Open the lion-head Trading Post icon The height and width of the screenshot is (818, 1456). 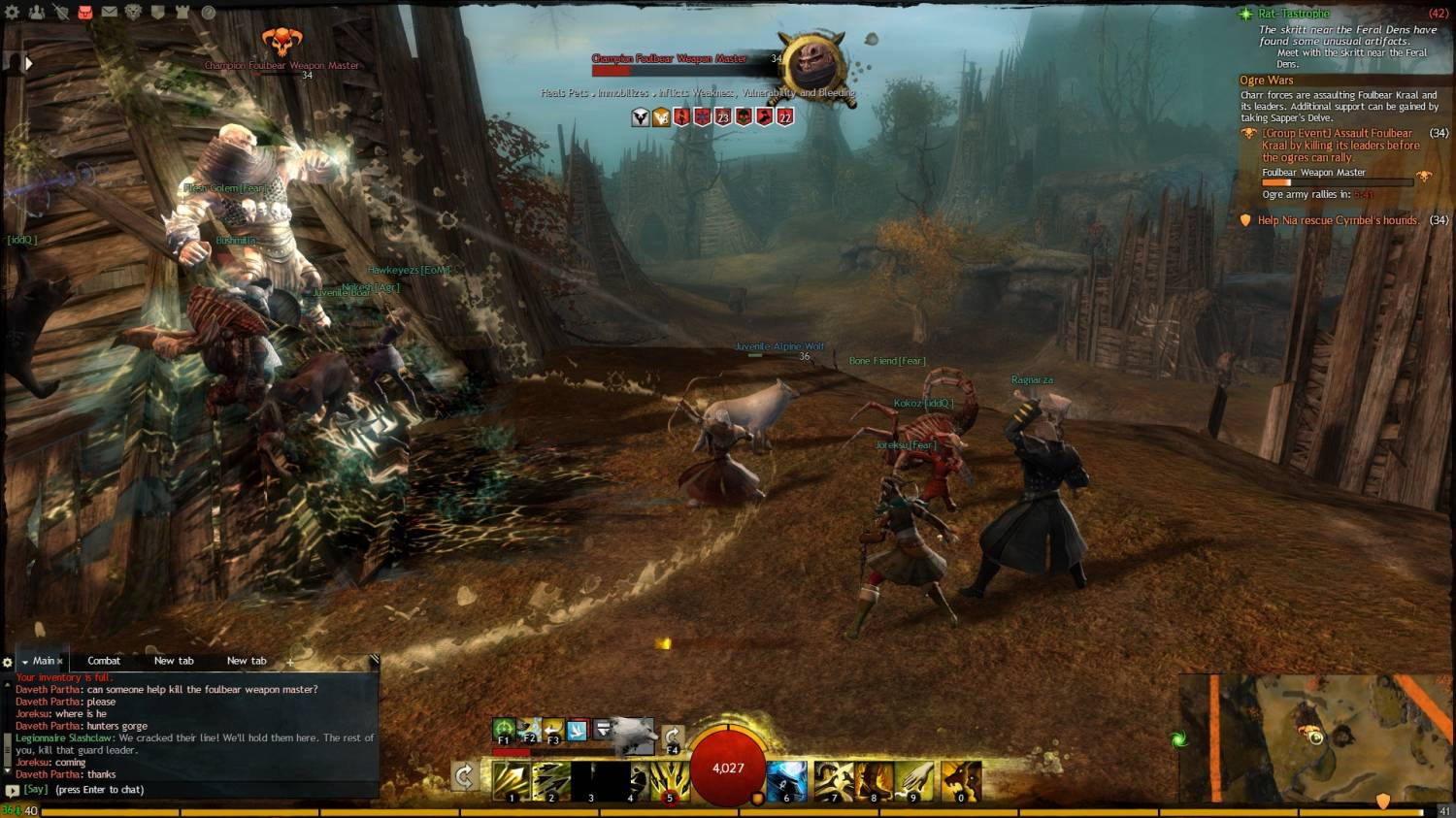click(133, 13)
